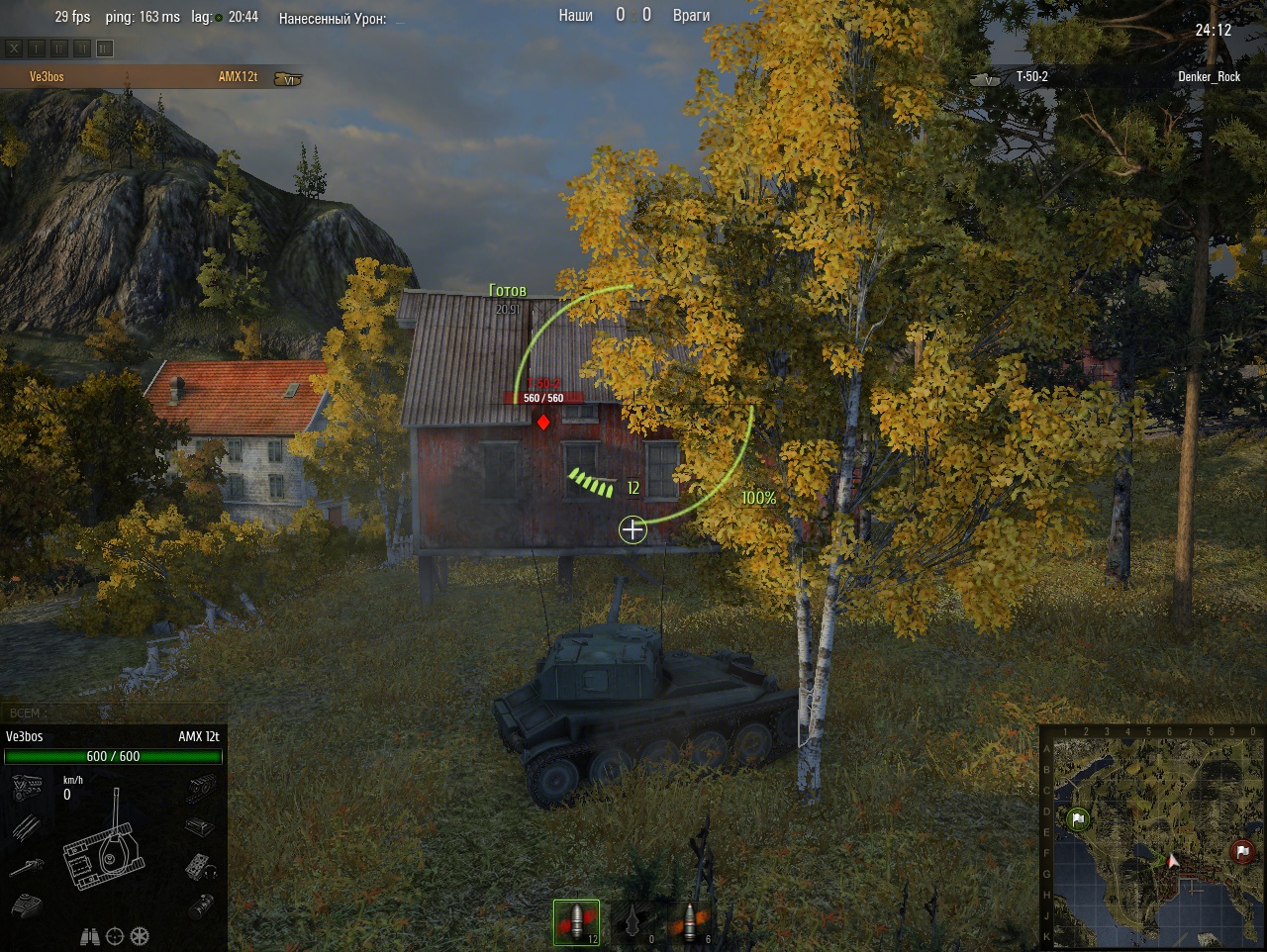The height and width of the screenshot is (952, 1267).
Task: Click the binoculars icon in damage panel
Action: click(x=90, y=935)
